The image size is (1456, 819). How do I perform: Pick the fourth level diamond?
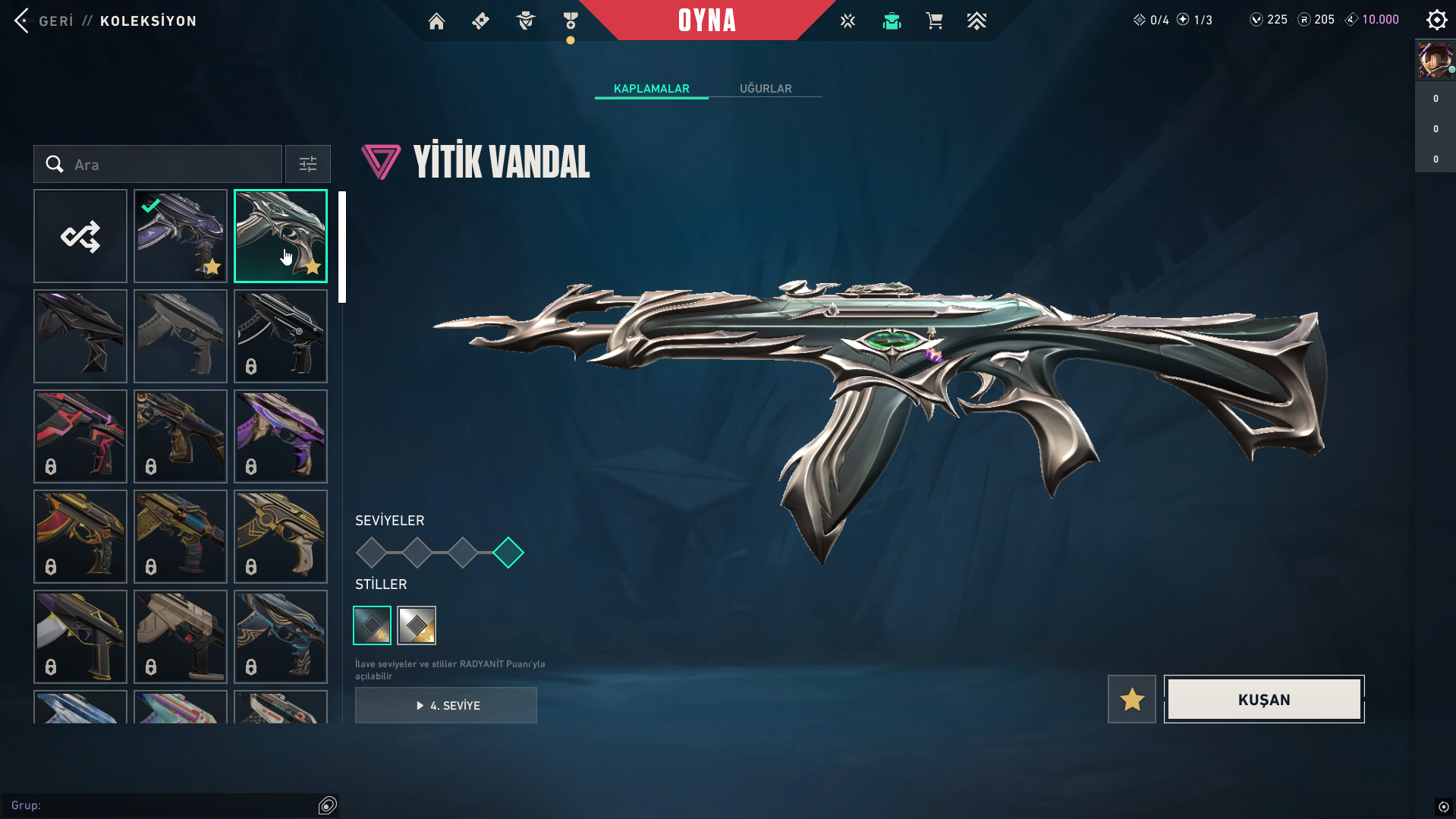pos(508,553)
